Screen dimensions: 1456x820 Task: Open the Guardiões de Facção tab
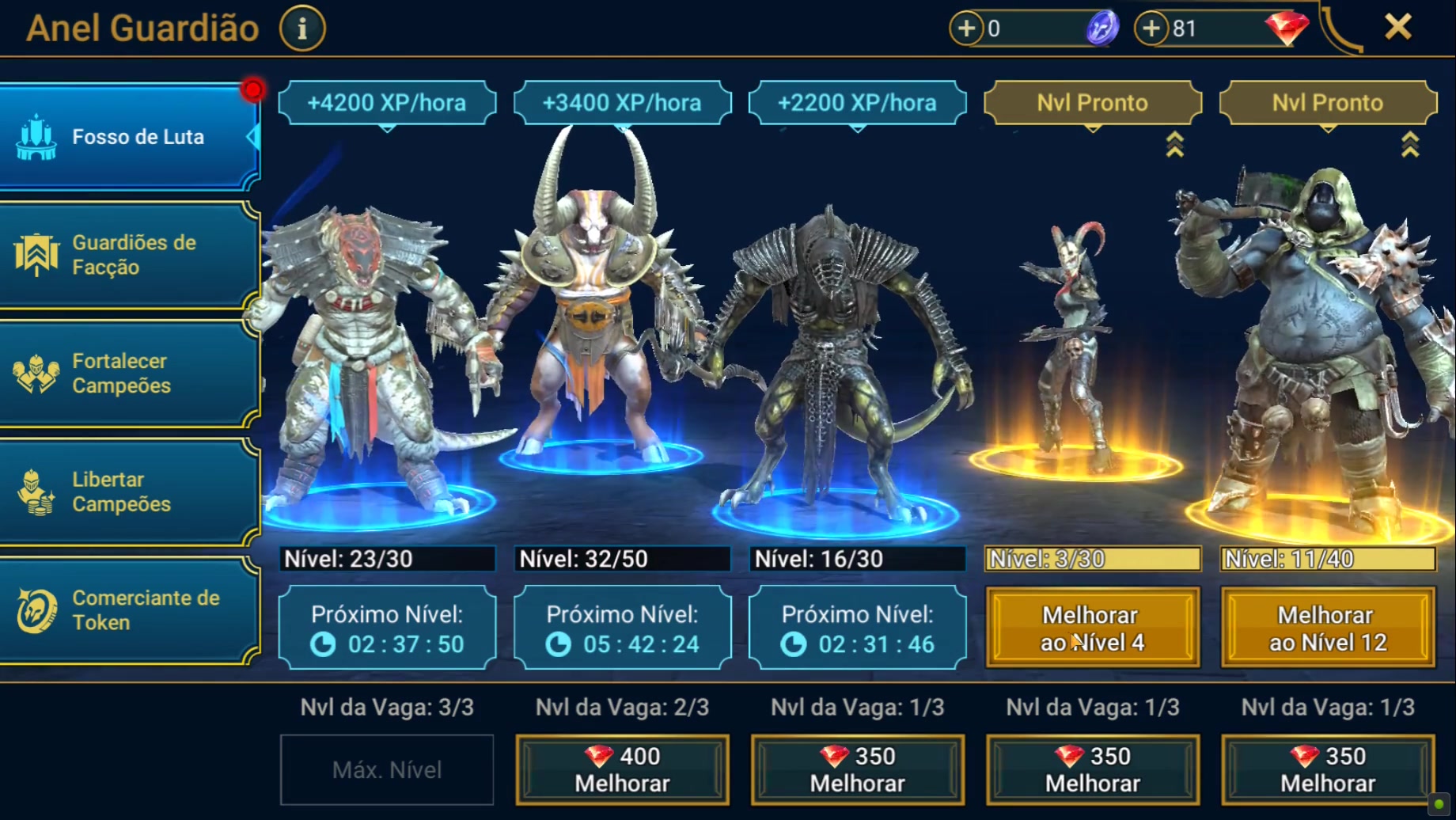[x=131, y=255]
